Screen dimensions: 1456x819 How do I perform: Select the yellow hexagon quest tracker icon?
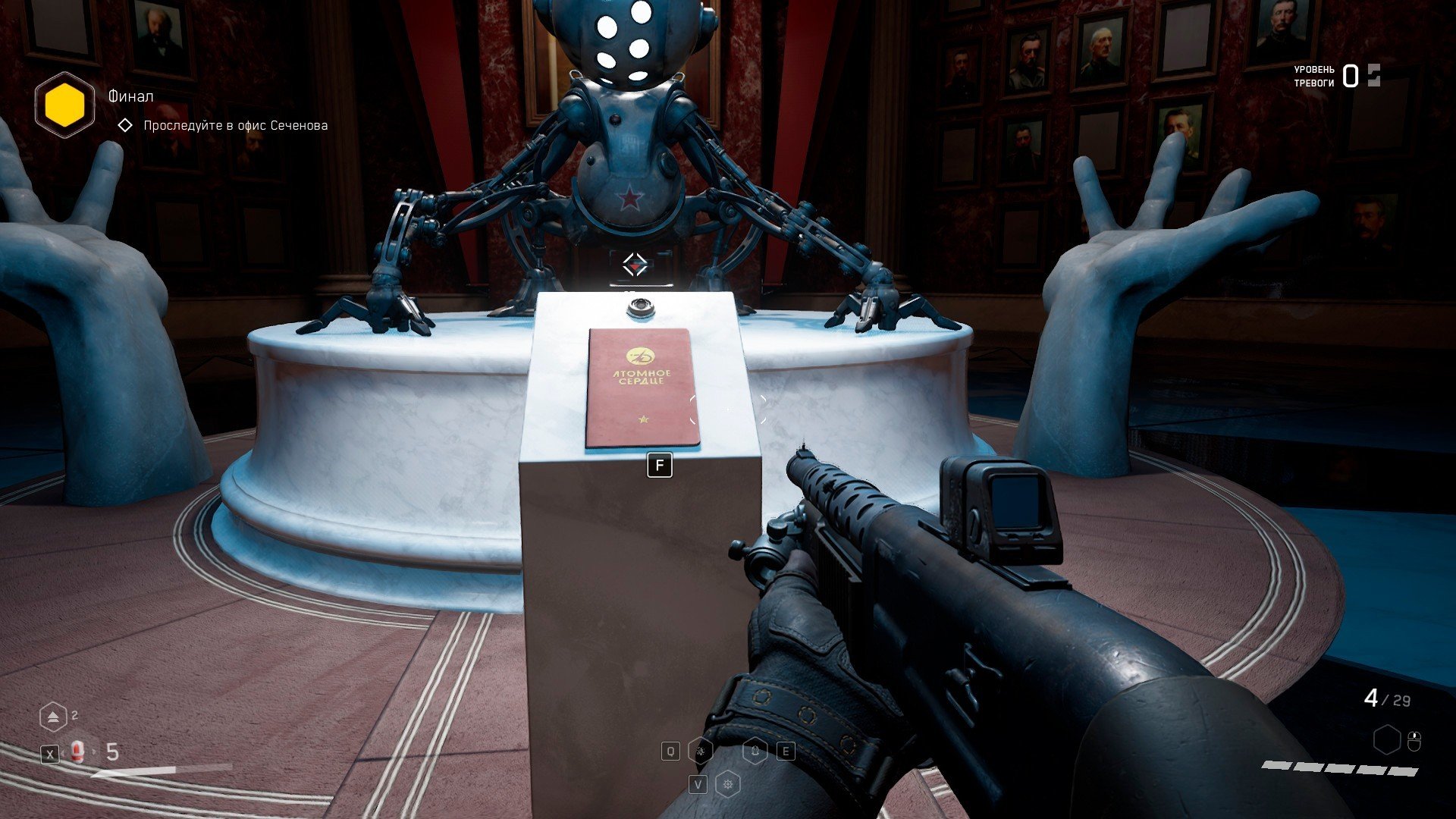click(x=64, y=105)
